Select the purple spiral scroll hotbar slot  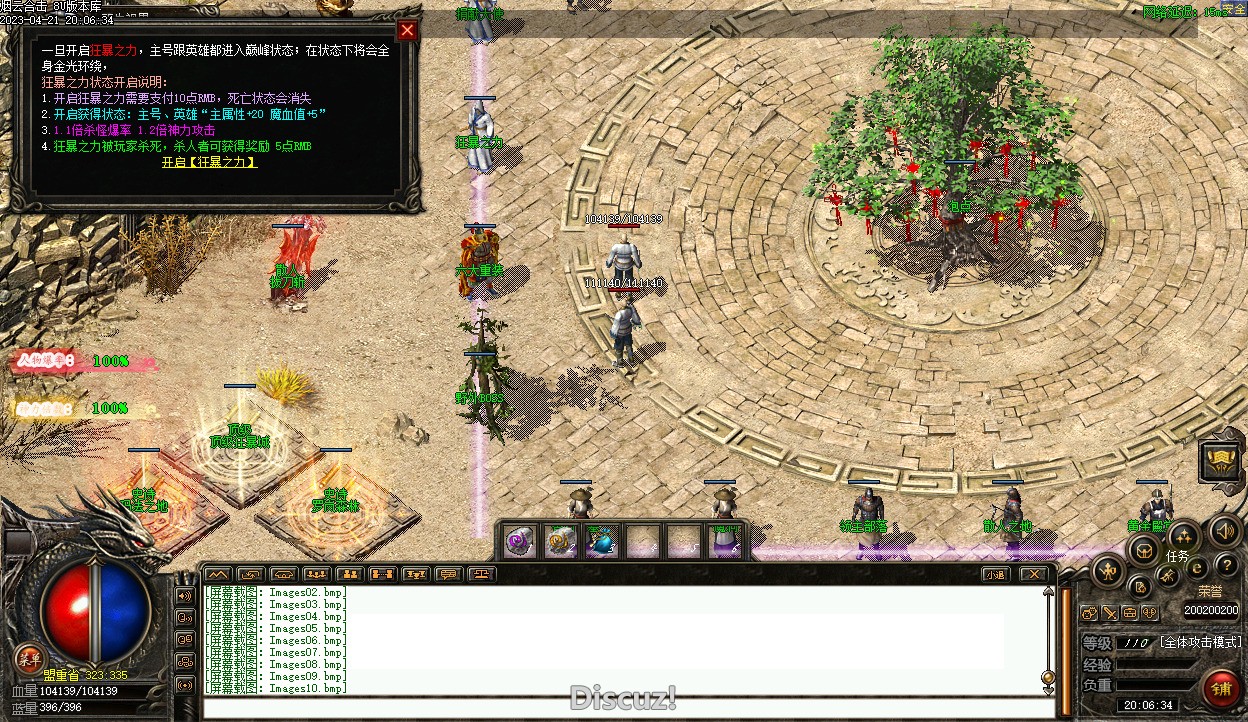(518, 542)
